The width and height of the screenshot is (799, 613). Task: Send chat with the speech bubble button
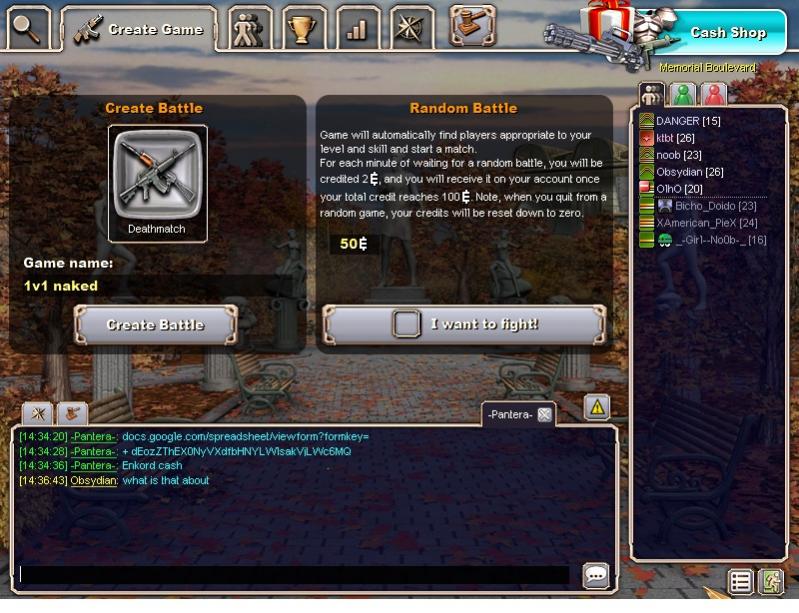(596, 575)
